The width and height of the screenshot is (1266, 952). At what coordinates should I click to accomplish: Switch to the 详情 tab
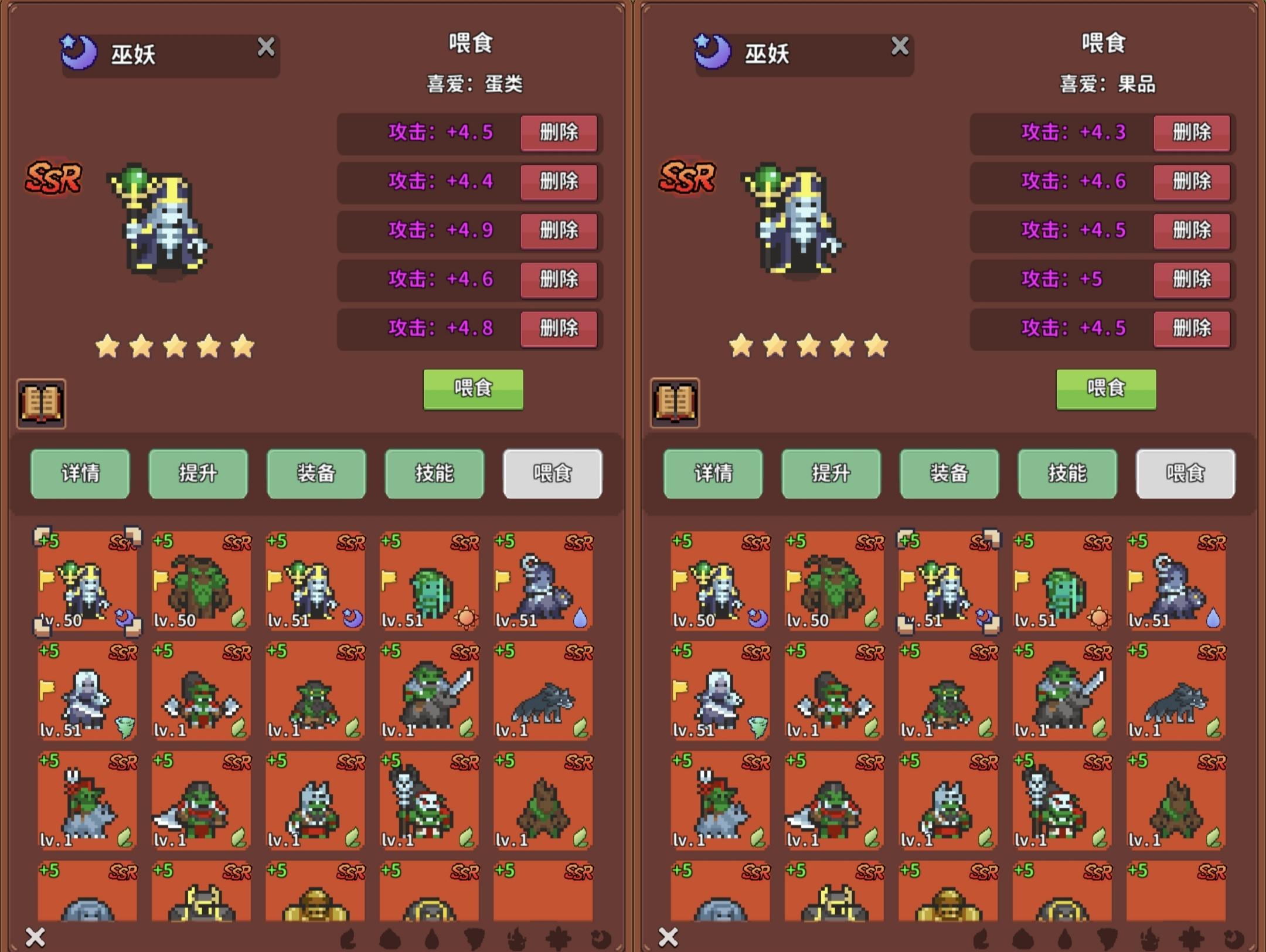click(80, 474)
